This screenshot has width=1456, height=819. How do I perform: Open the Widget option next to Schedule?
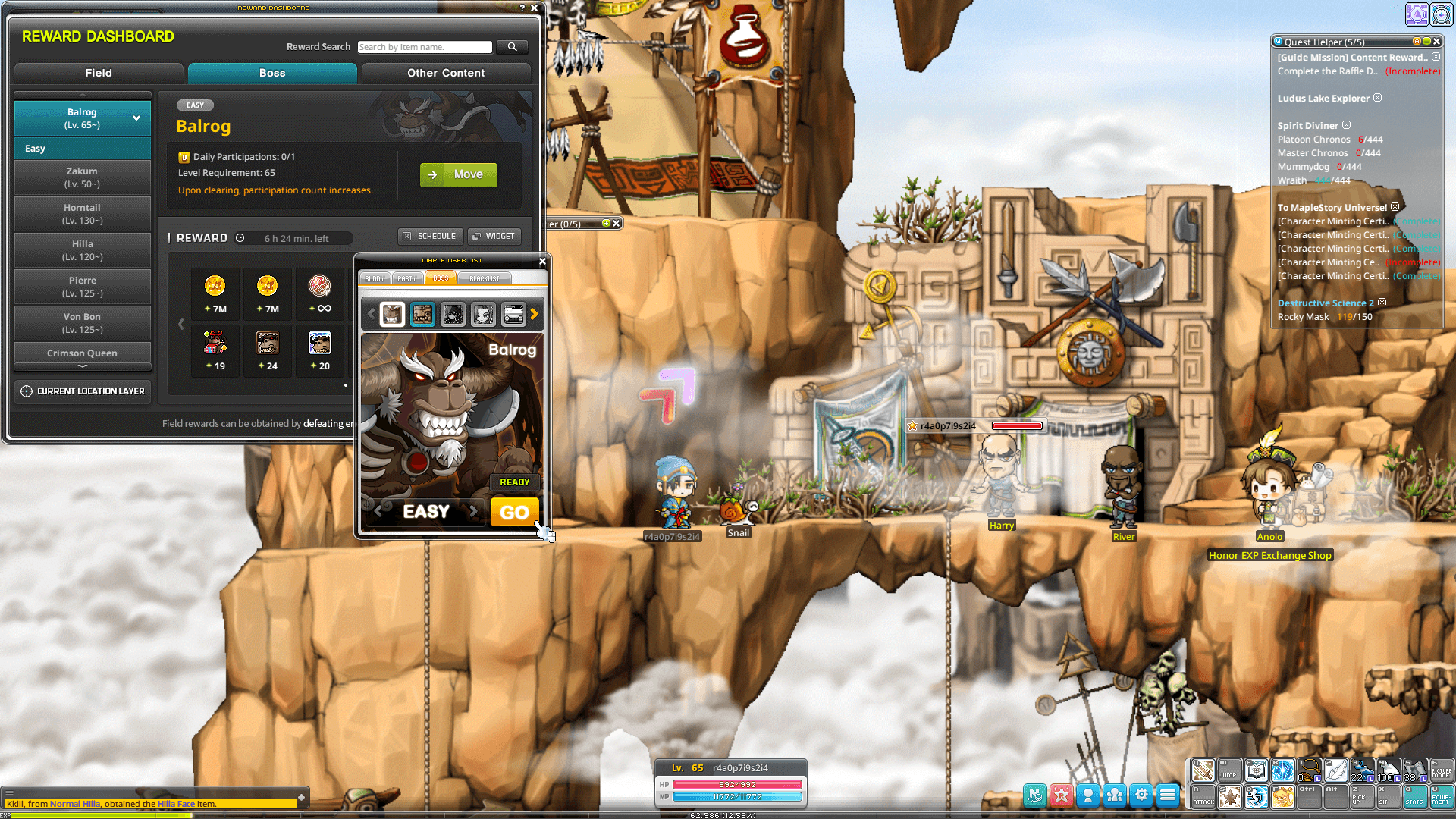pyautogui.click(x=494, y=236)
